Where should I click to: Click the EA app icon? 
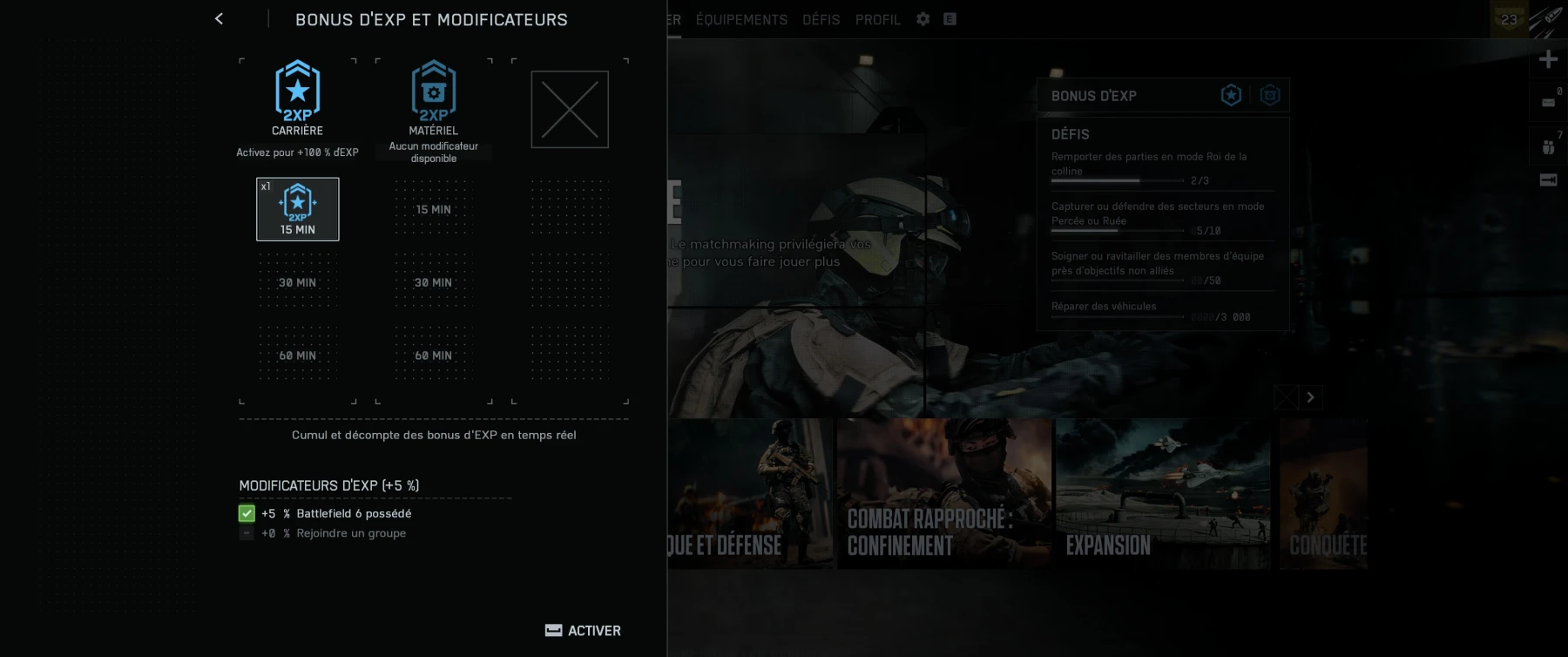tap(949, 18)
